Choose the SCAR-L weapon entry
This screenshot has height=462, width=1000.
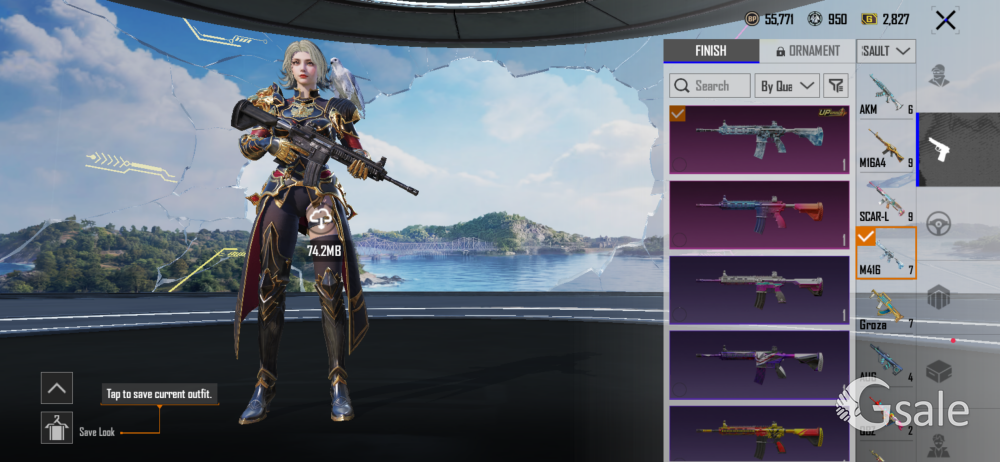click(x=886, y=199)
